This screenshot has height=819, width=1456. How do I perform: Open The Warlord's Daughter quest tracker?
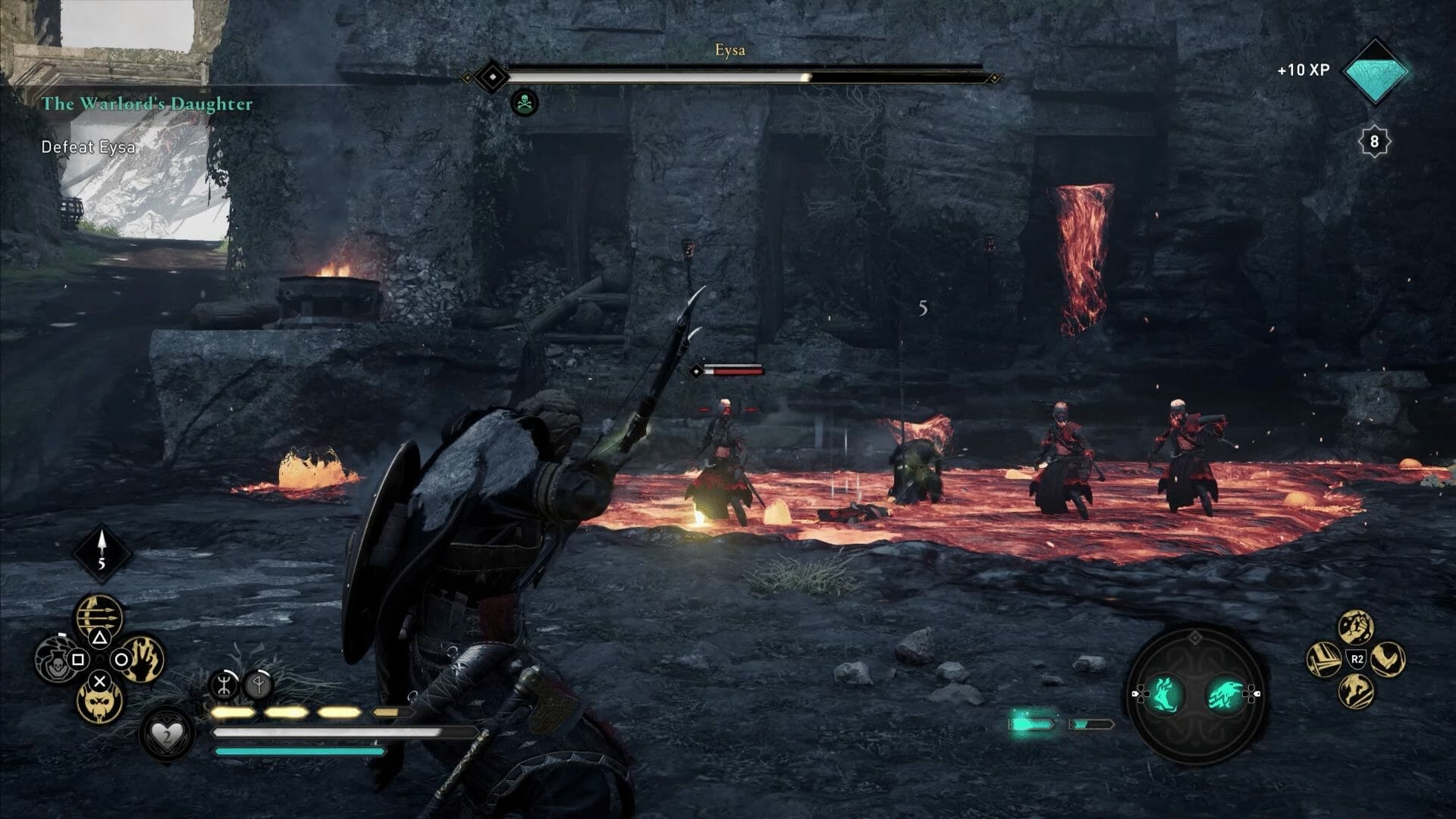click(147, 104)
